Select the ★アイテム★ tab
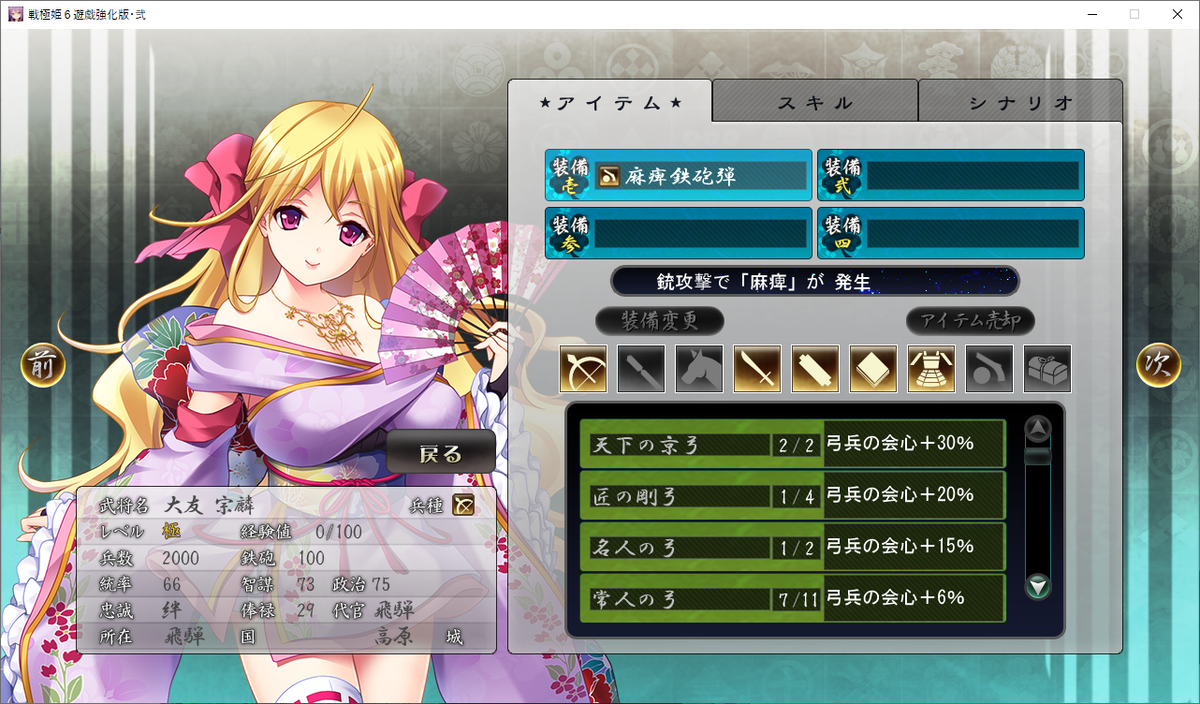1200x704 pixels. tap(610, 102)
